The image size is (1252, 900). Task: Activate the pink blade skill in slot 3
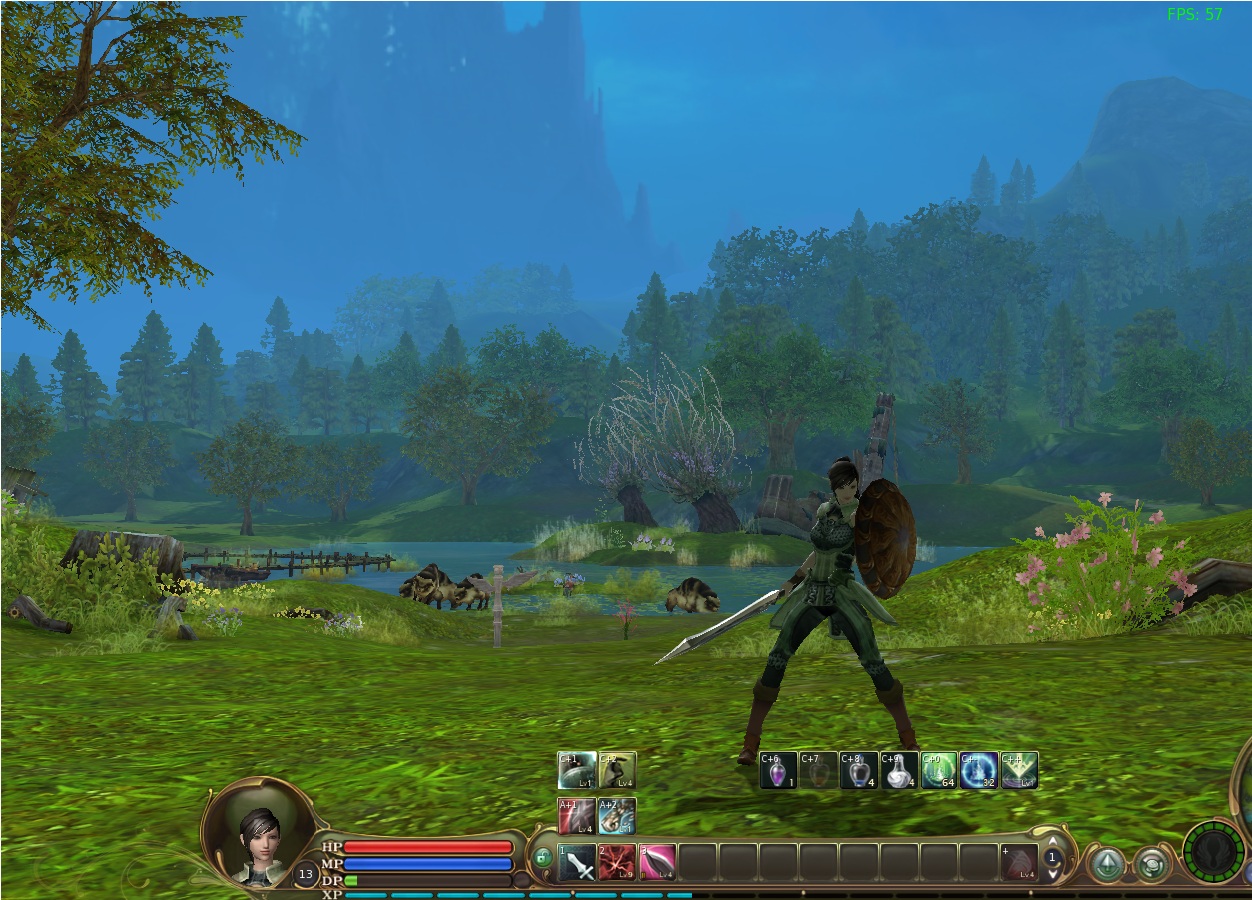click(657, 862)
